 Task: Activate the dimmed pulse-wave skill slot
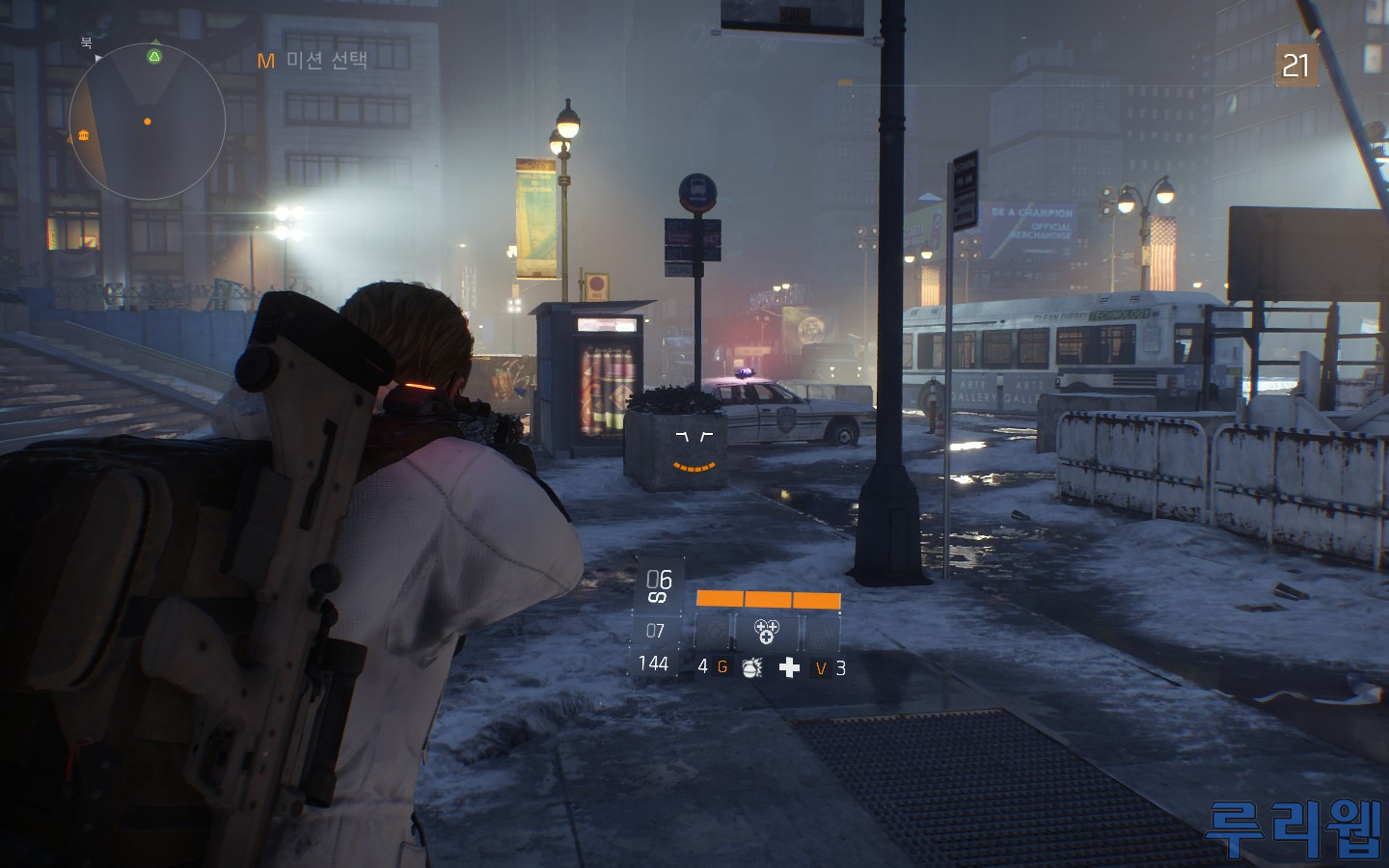click(819, 633)
